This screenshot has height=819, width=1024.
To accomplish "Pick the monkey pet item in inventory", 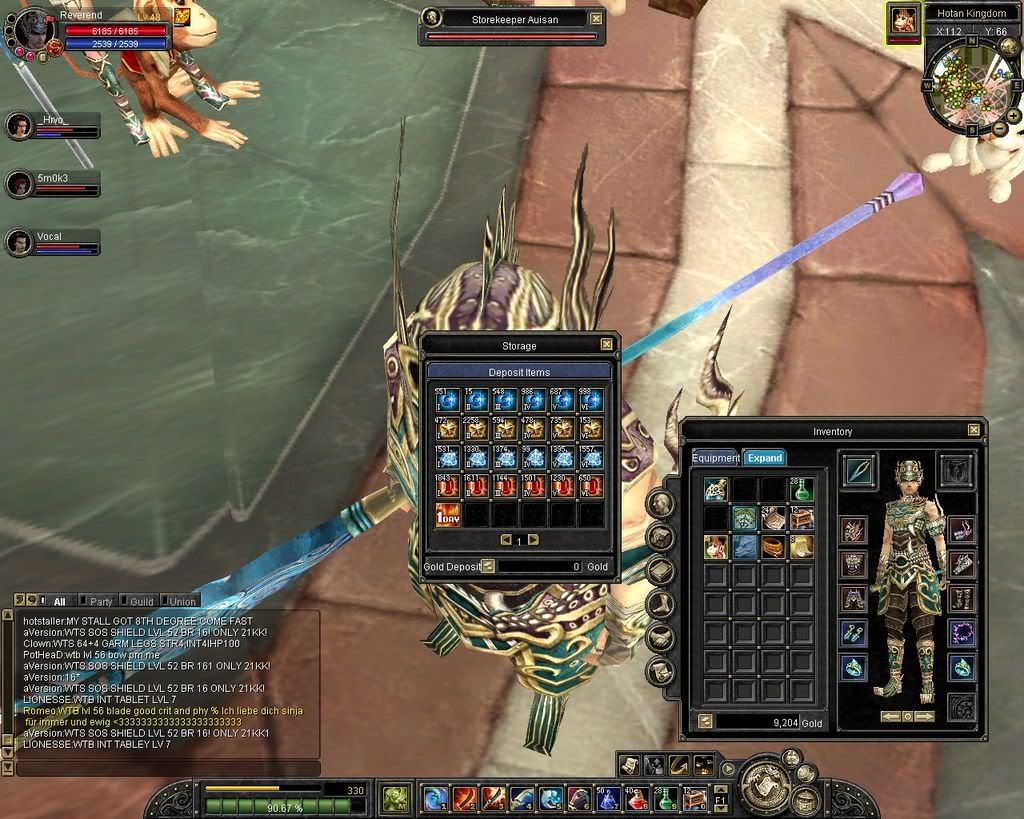I will pos(715,546).
